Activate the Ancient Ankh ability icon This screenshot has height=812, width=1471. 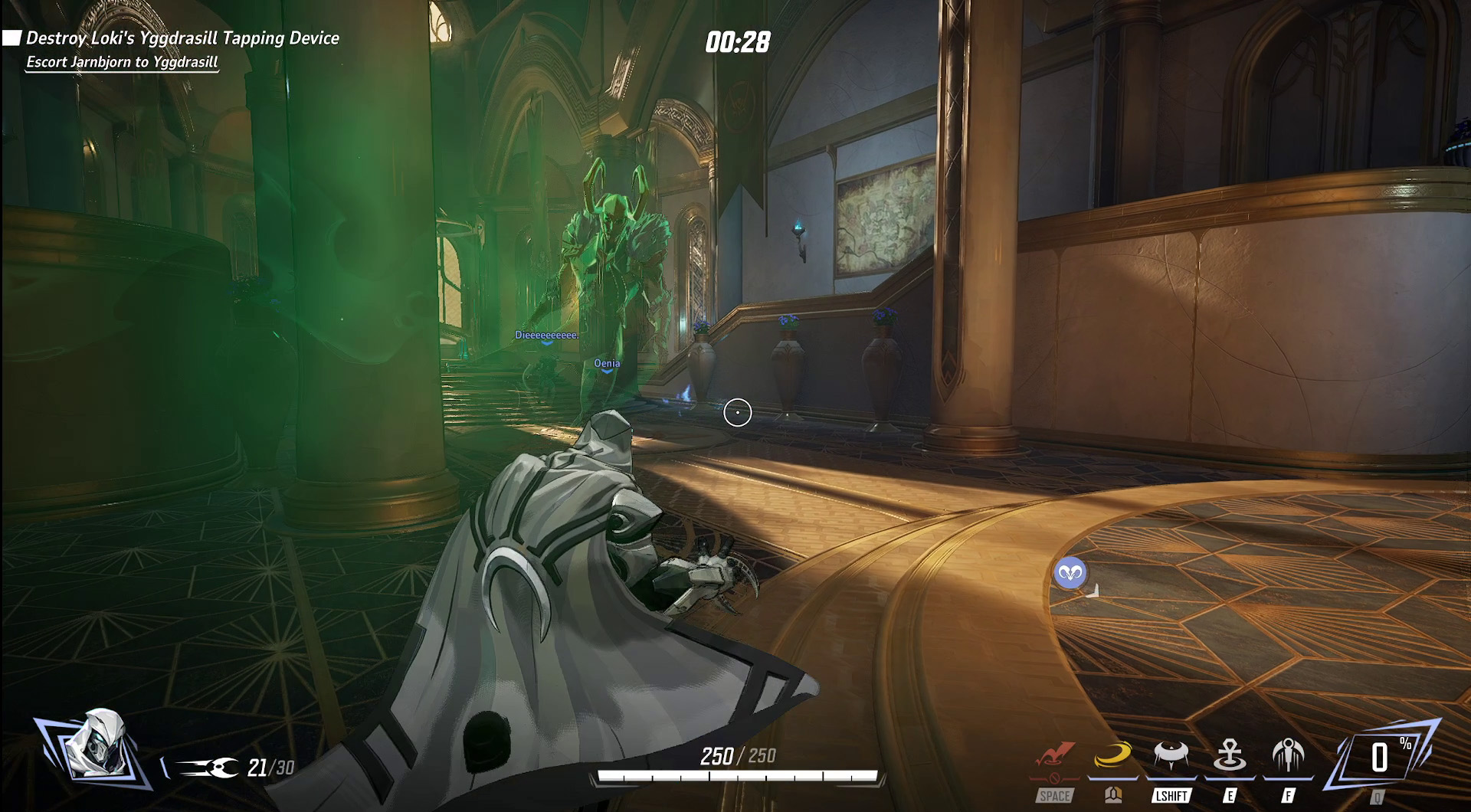click(1230, 755)
